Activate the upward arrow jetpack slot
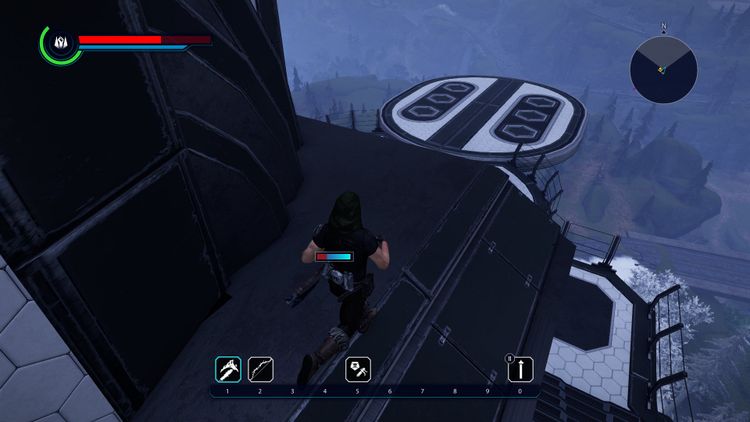The height and width of the screenshot is (422, 750). [x=519, y=369]
